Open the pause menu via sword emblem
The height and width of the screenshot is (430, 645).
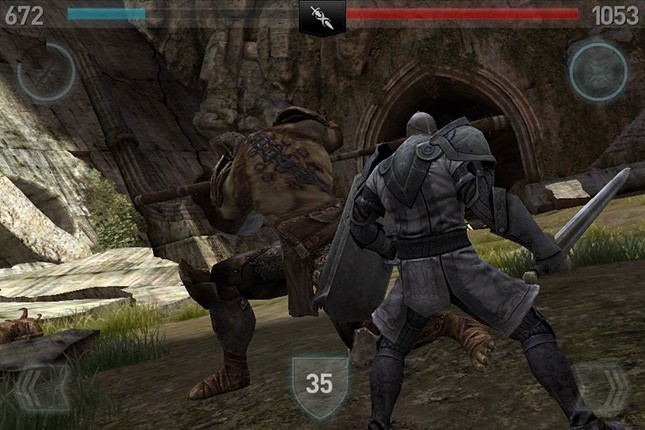pos(322,17)
